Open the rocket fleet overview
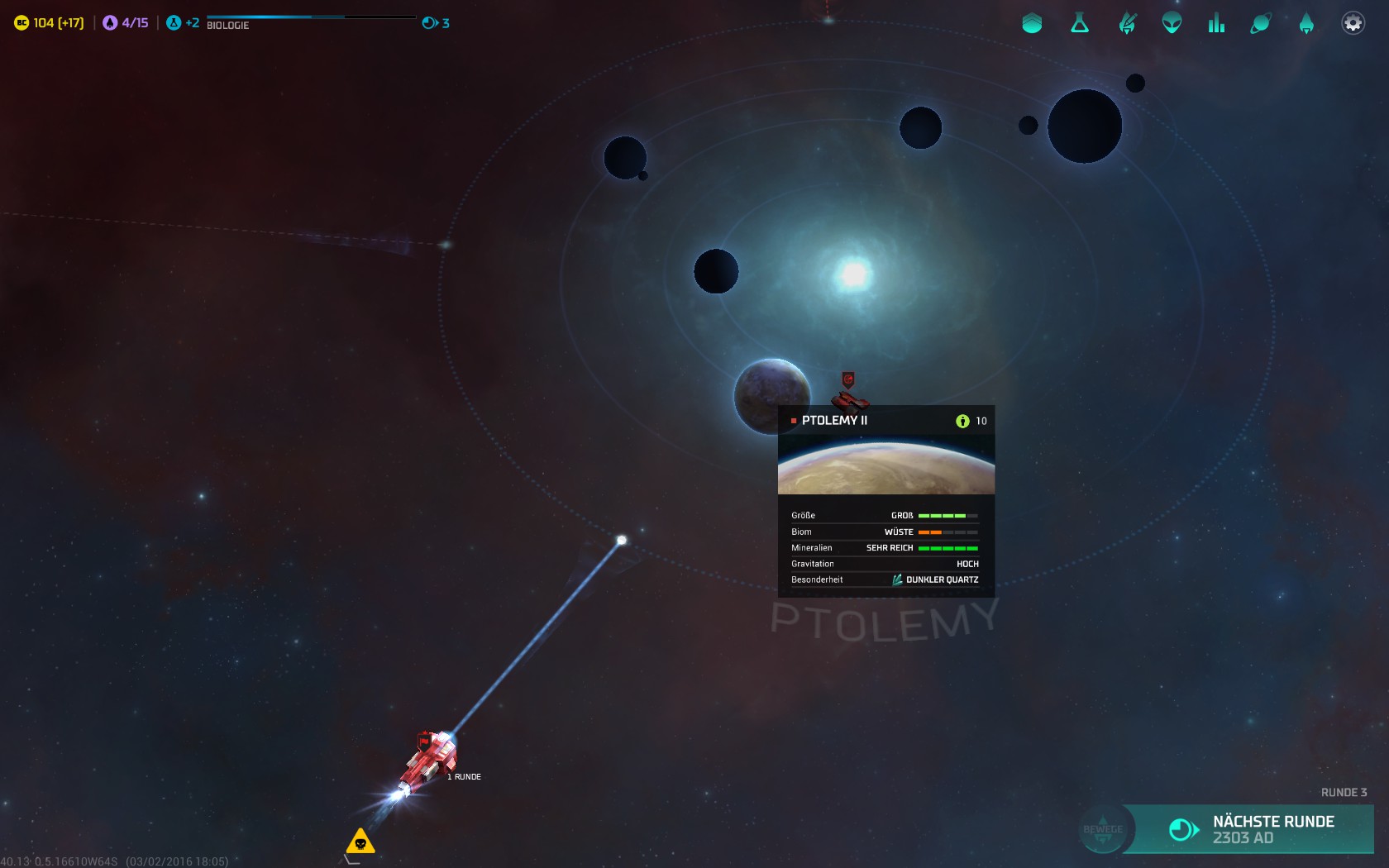Viewport: 1389px width, 868px height. 1306,23
